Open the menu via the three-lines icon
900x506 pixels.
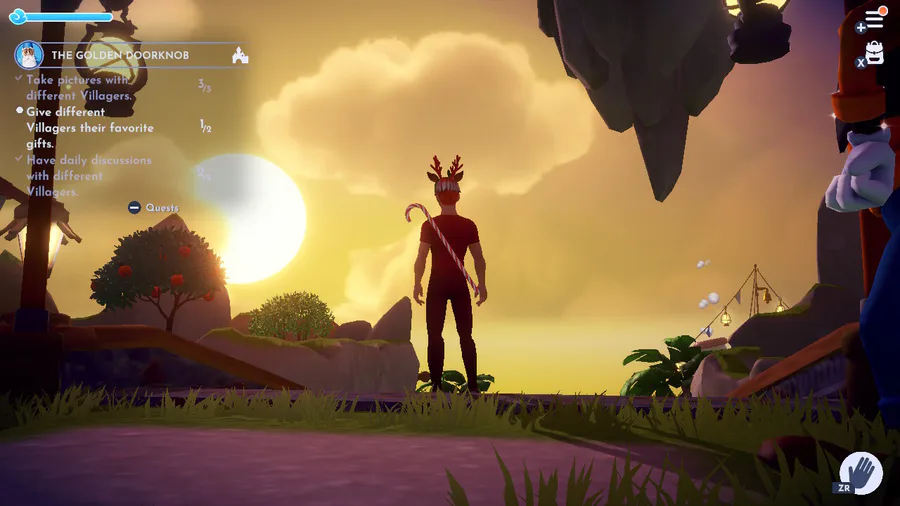[874, 19]
